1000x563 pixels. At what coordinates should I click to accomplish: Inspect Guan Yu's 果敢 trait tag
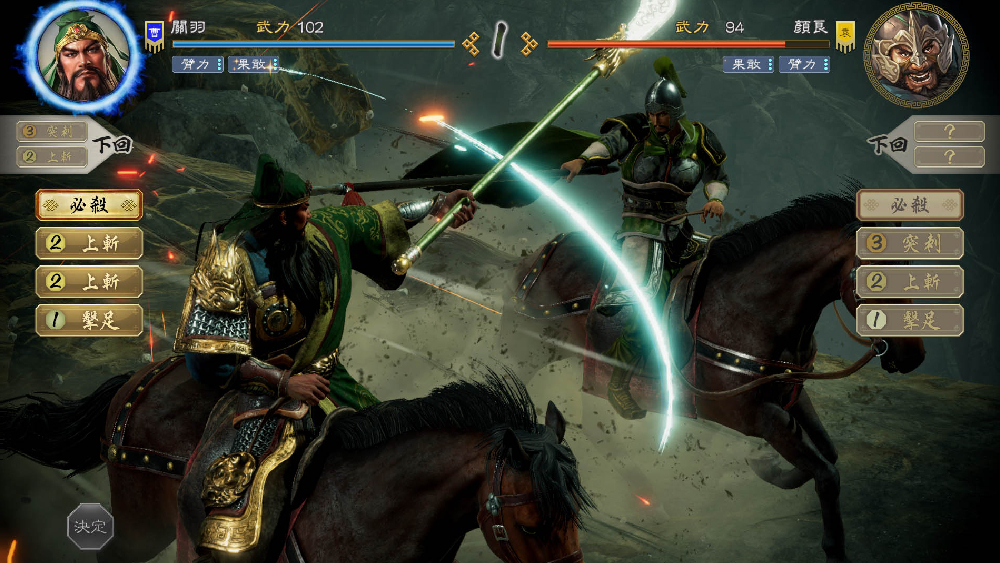(x=253, y=65)
